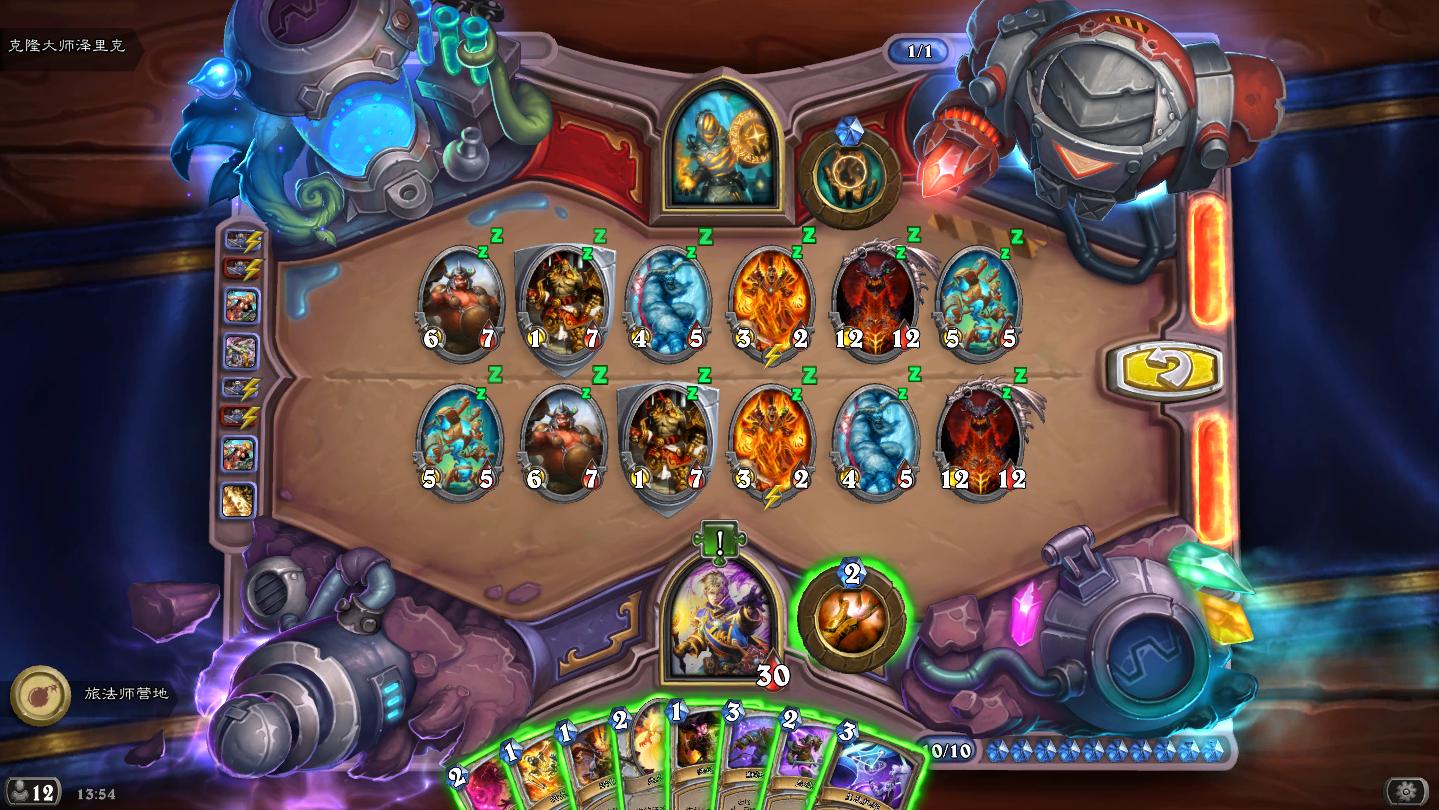The width and height of the screenshot is (1439, 810).
Task: Select the enemy 12/12 dragon minion
Action: tap(877, 299)
